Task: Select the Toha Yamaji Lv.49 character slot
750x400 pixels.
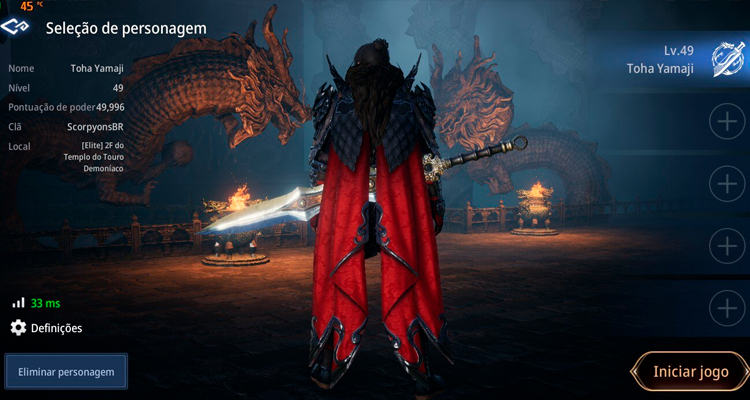Action: tap(668, 59)
